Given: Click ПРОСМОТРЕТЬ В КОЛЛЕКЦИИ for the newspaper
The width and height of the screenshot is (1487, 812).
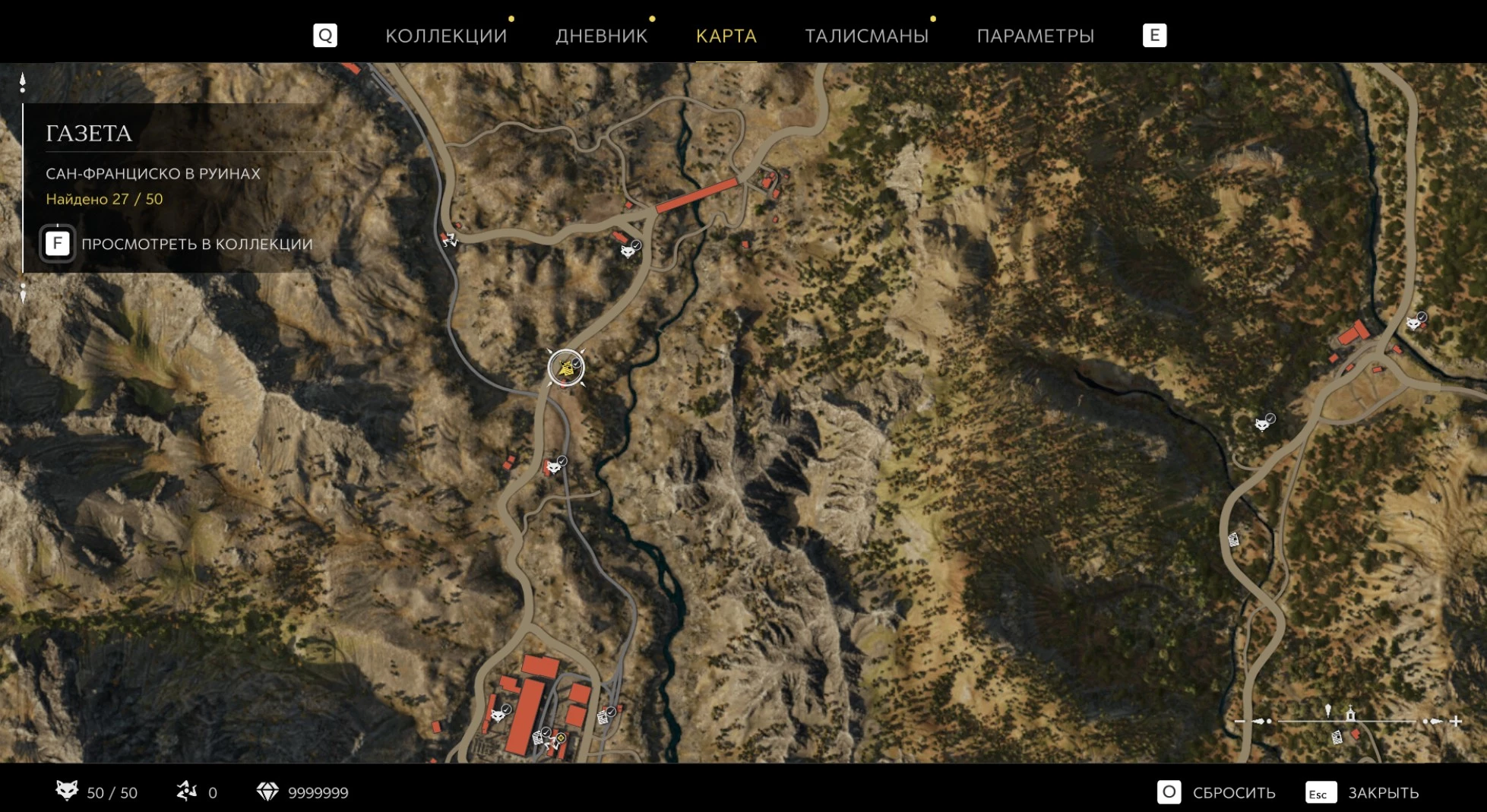Looking at the screenshot, I should (x=196, y=244).
